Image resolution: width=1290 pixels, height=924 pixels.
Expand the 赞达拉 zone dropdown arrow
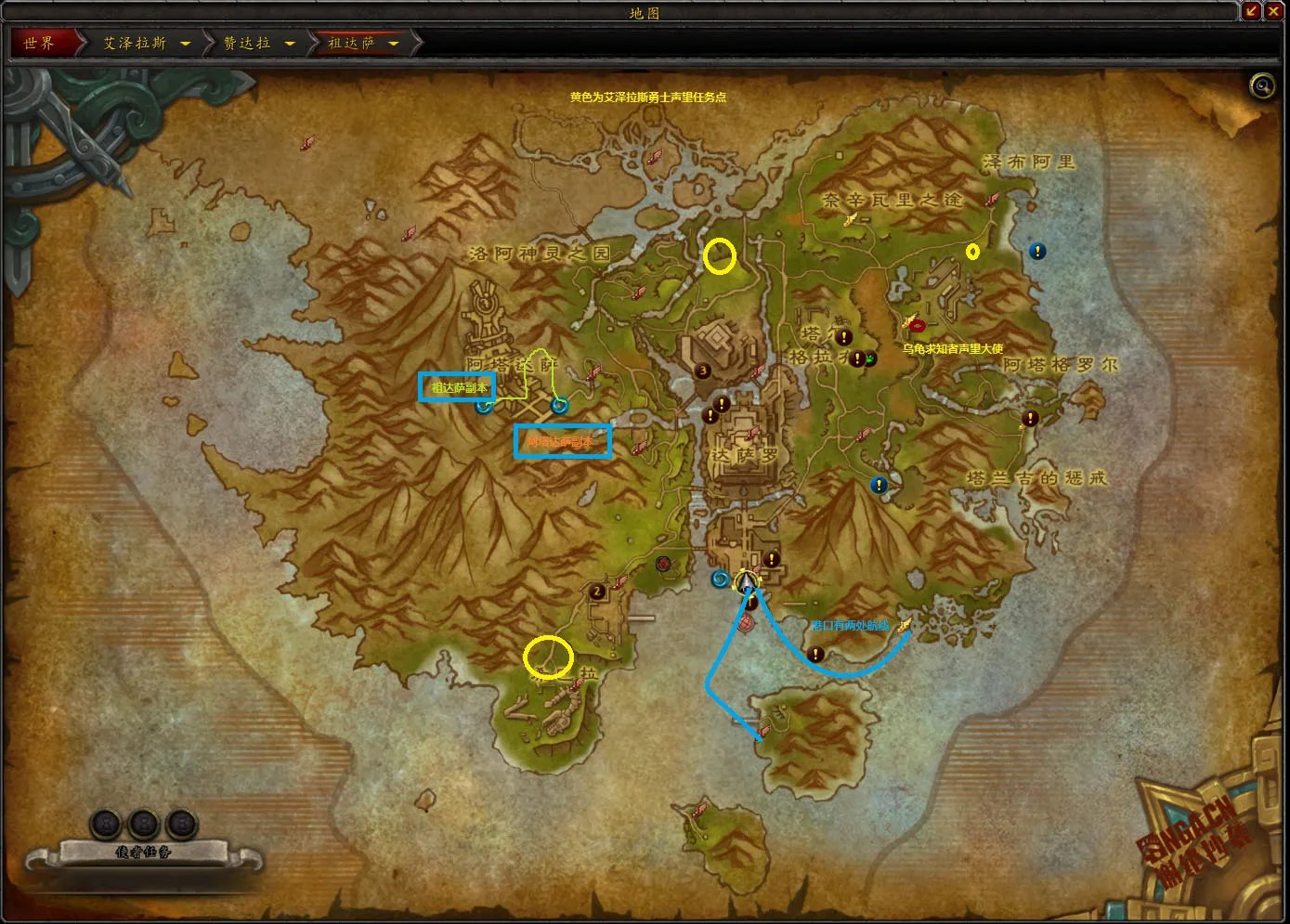click(x=290, y=44)
